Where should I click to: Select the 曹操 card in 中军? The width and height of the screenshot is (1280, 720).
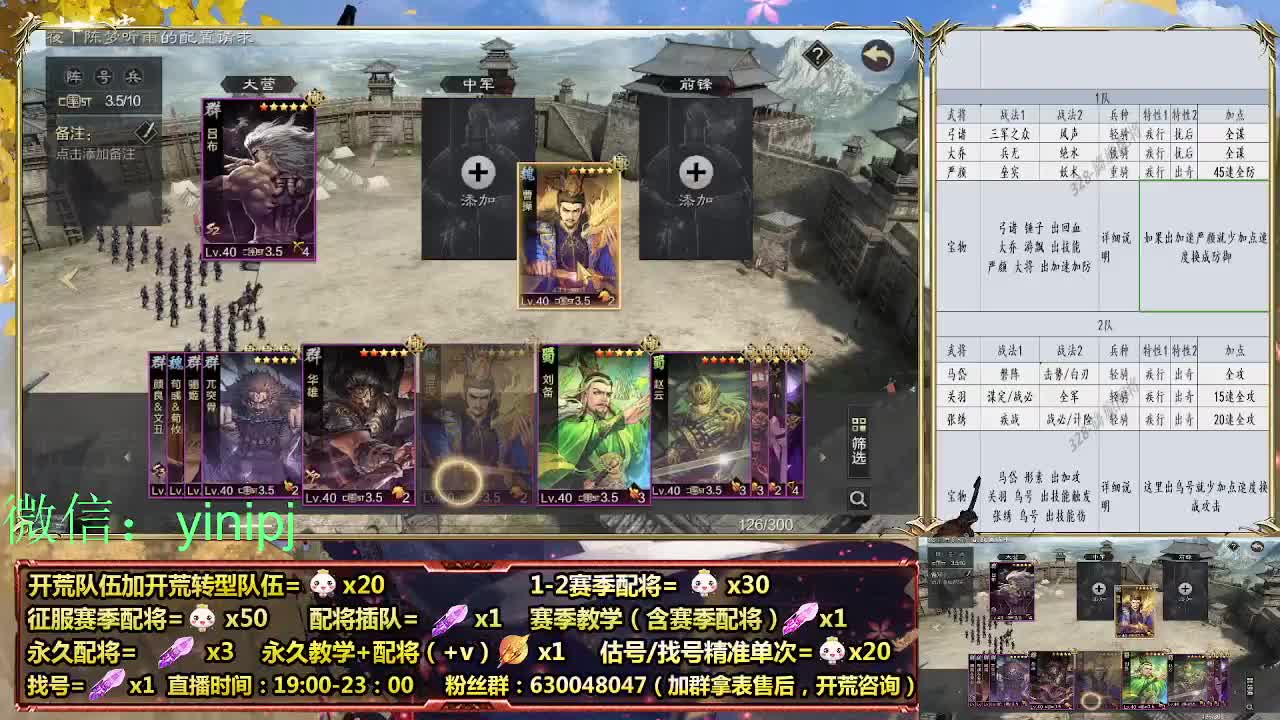568,237
